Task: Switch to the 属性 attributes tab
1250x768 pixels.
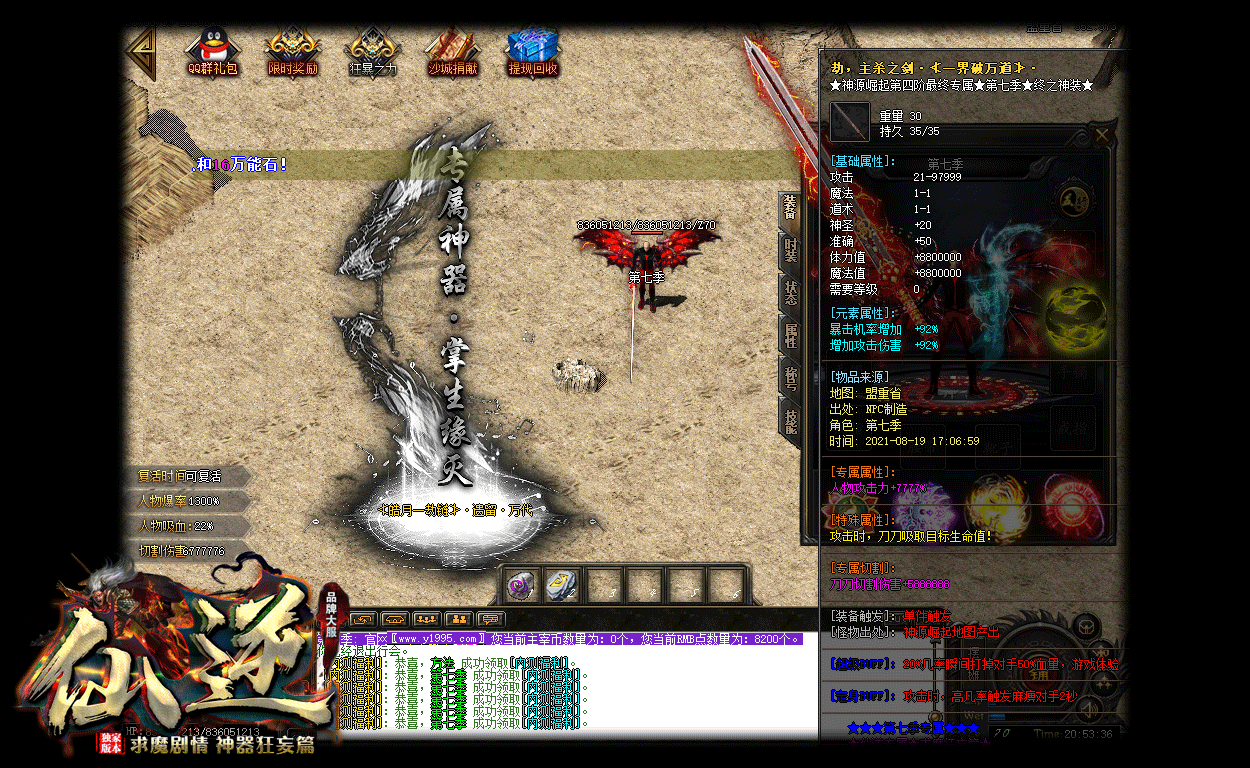Action: pos(790,337)
